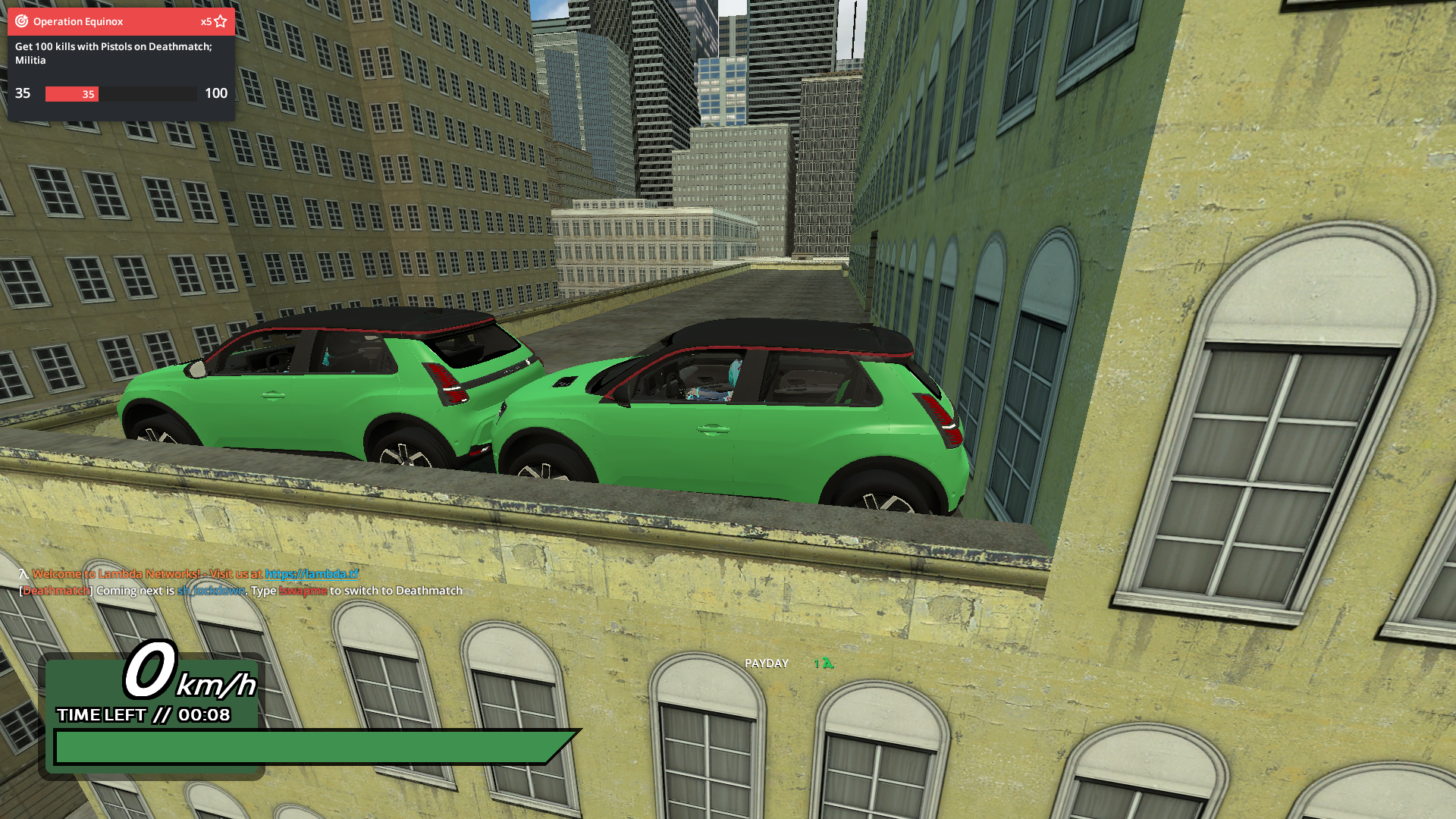Click the PAYDAY status indicator
The height and width of the screenshot is (819, 1456).
(767, 663)
